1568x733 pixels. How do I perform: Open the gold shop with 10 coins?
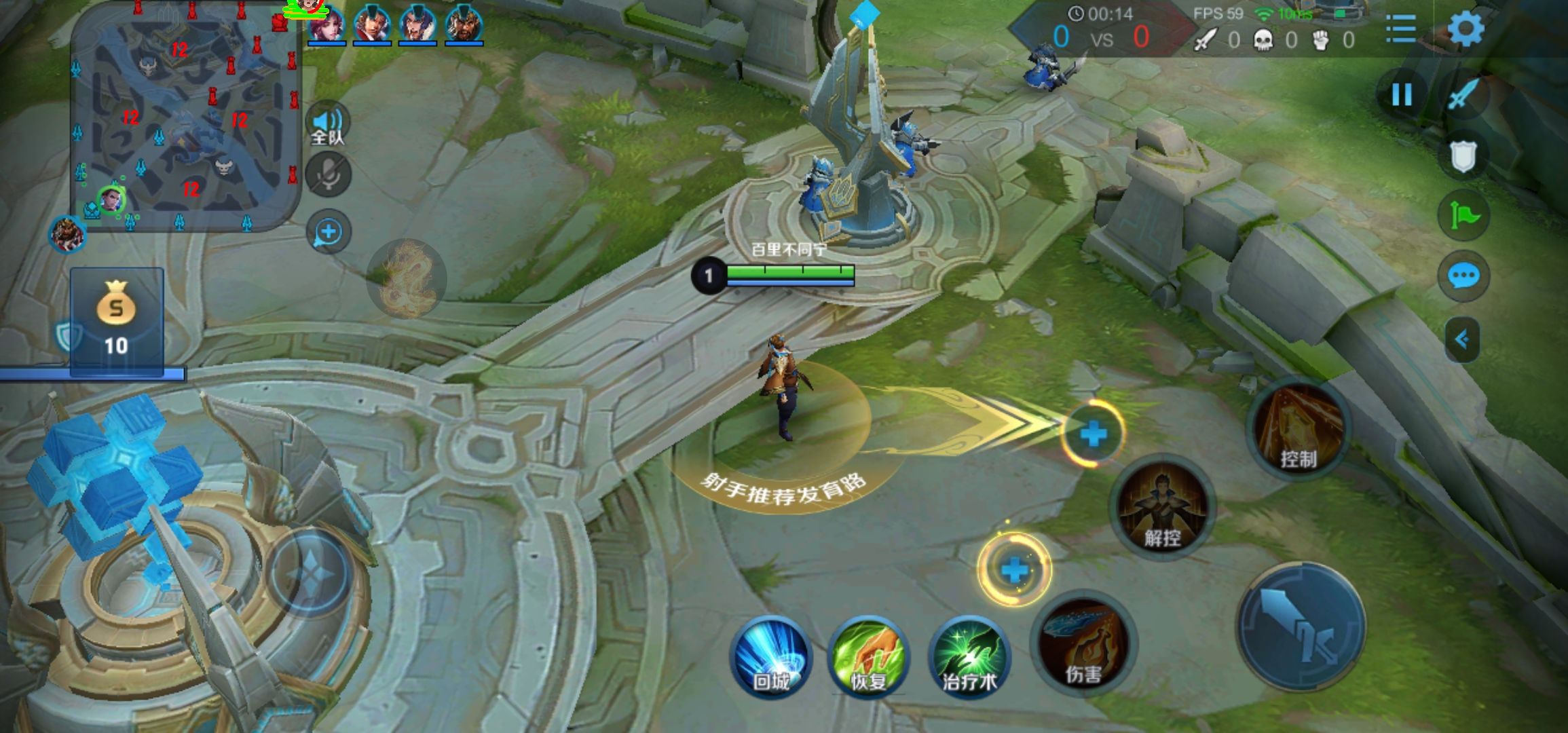(x=117, y=320)
